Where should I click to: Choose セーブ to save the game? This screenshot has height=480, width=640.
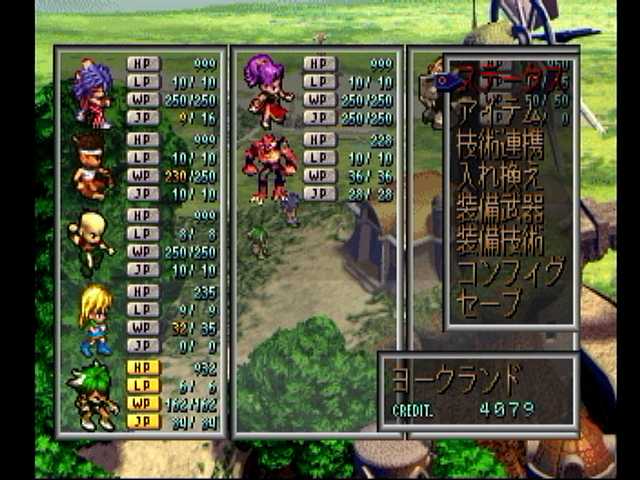(x=490, y=302)
